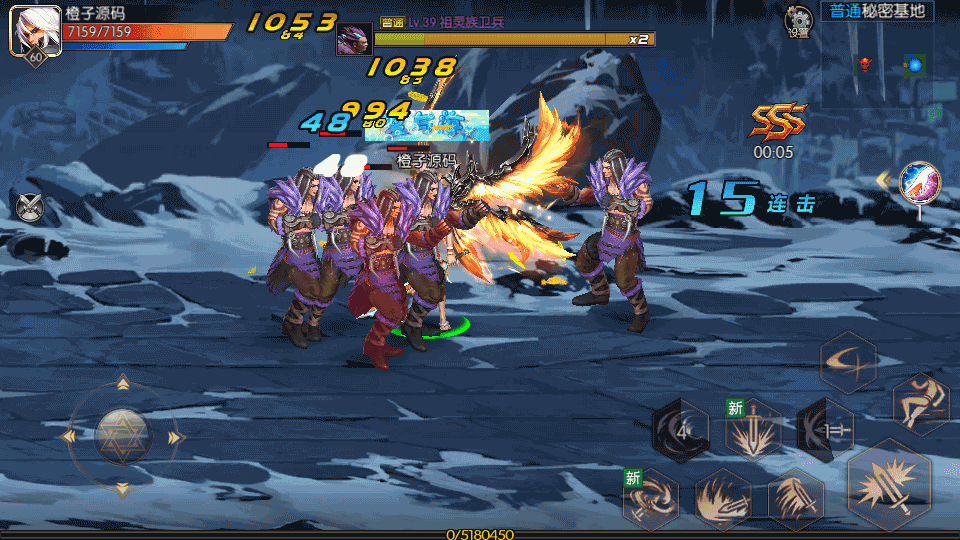Tap the joystick's right arrow
Screen dimensions: 960x540
176,437
